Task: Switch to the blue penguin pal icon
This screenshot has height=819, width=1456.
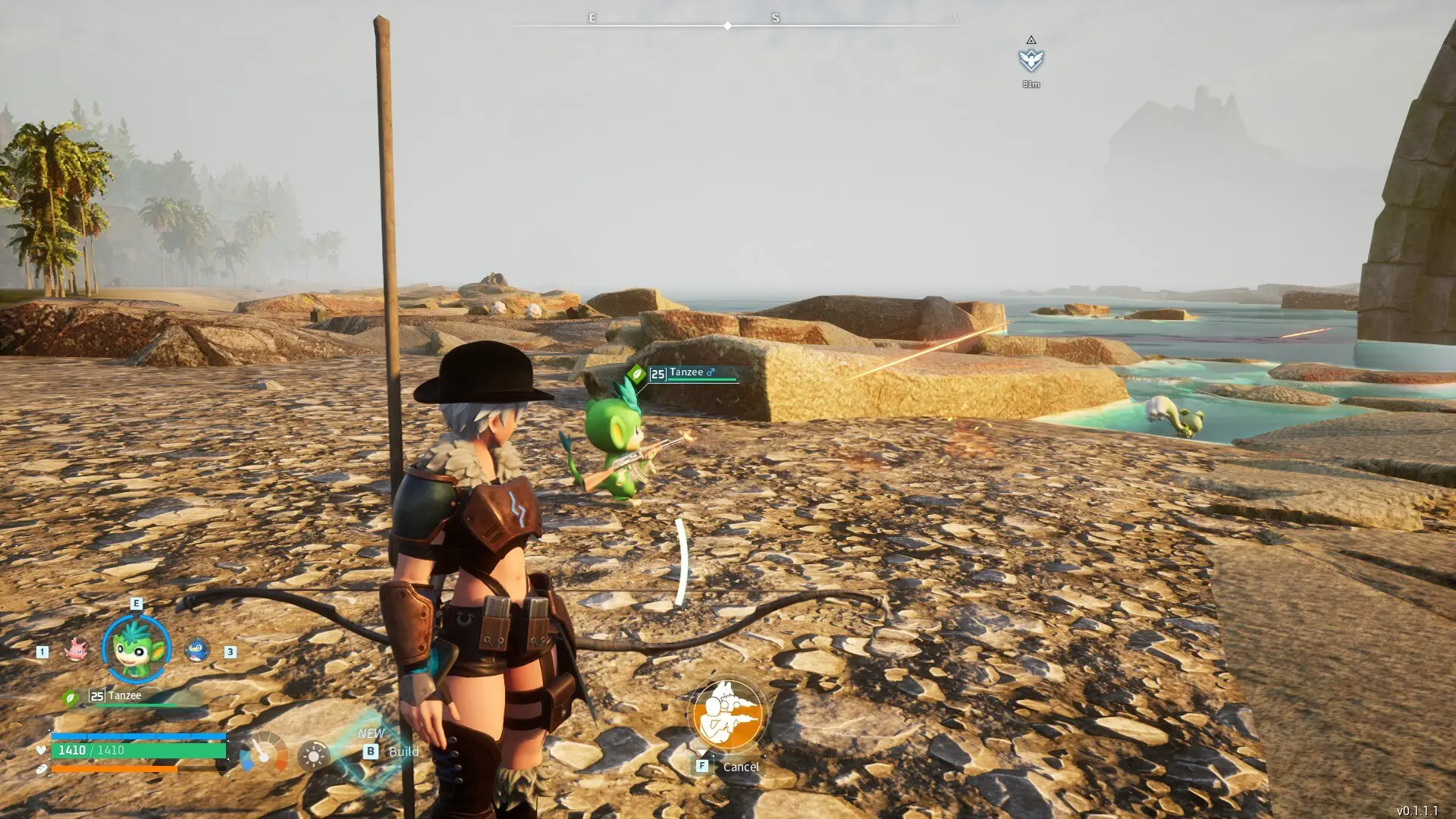Action: 197,650
